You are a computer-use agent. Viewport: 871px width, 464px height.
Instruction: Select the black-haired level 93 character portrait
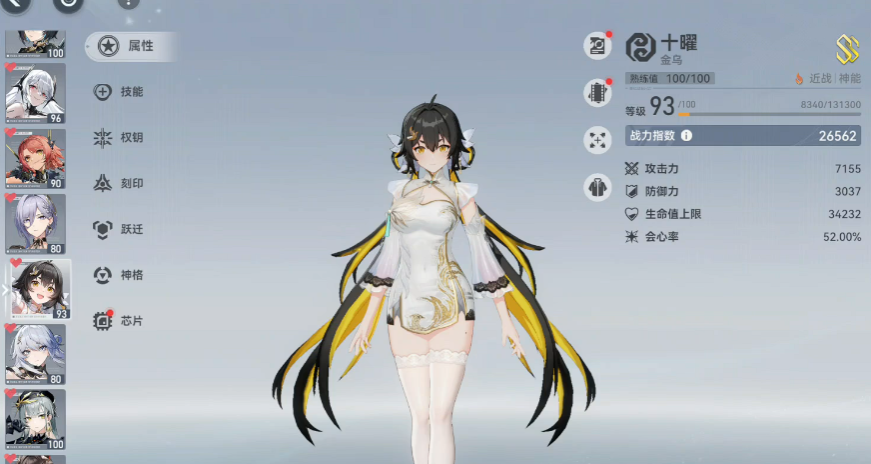(x=39, y=289)
